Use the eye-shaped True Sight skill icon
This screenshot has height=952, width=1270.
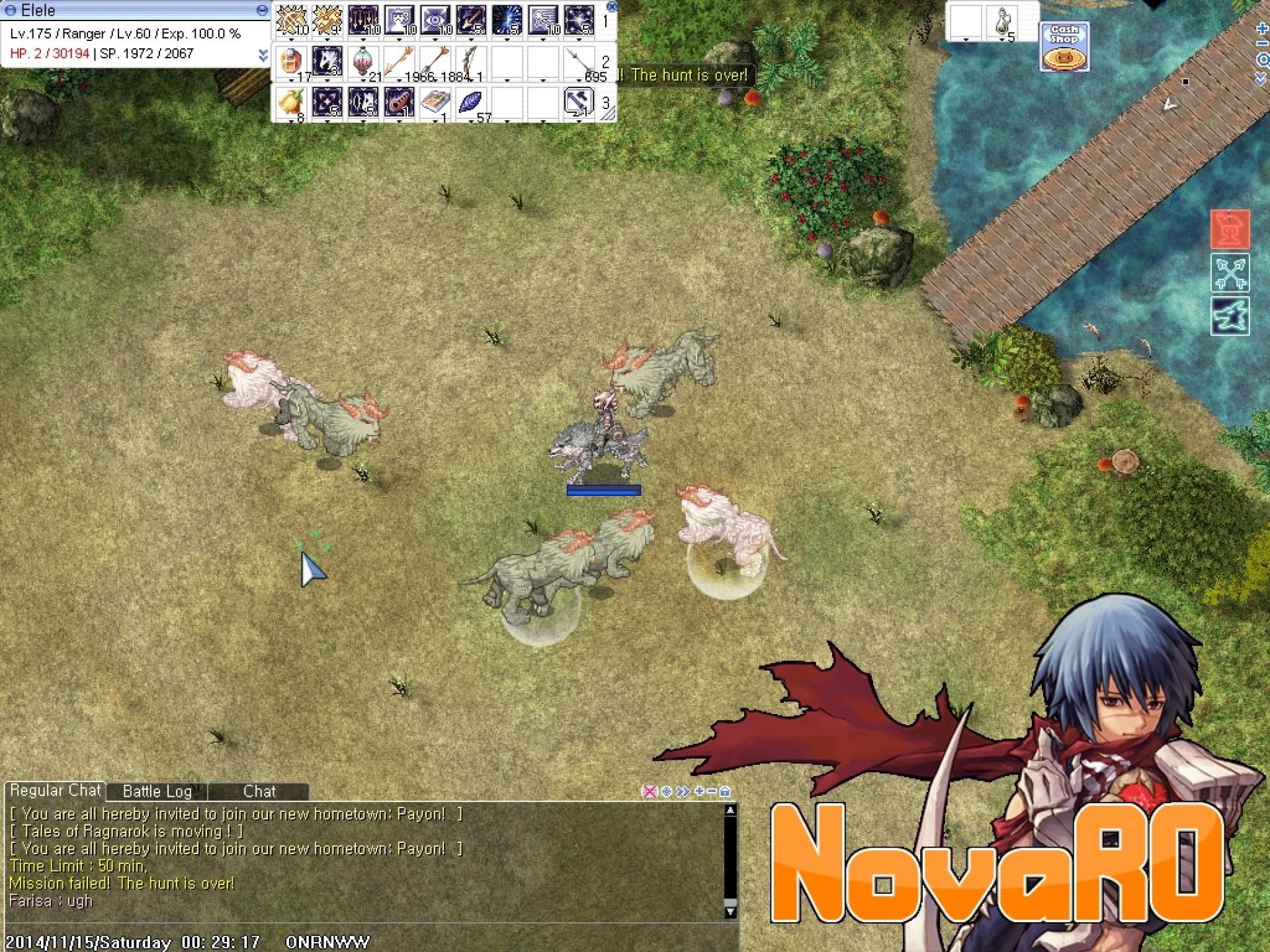435,19
